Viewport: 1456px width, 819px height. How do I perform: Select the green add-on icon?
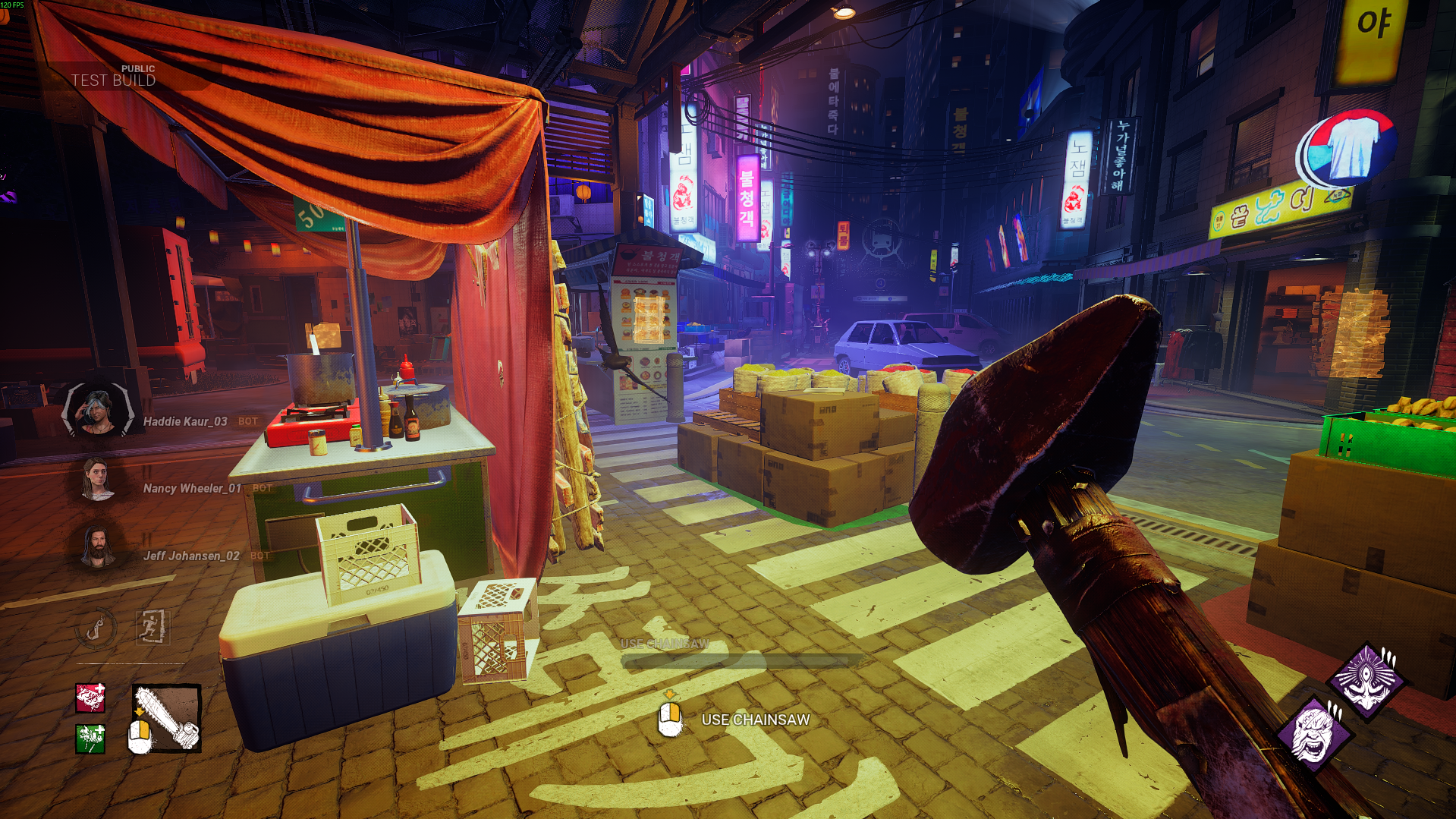tap(90, 739)
